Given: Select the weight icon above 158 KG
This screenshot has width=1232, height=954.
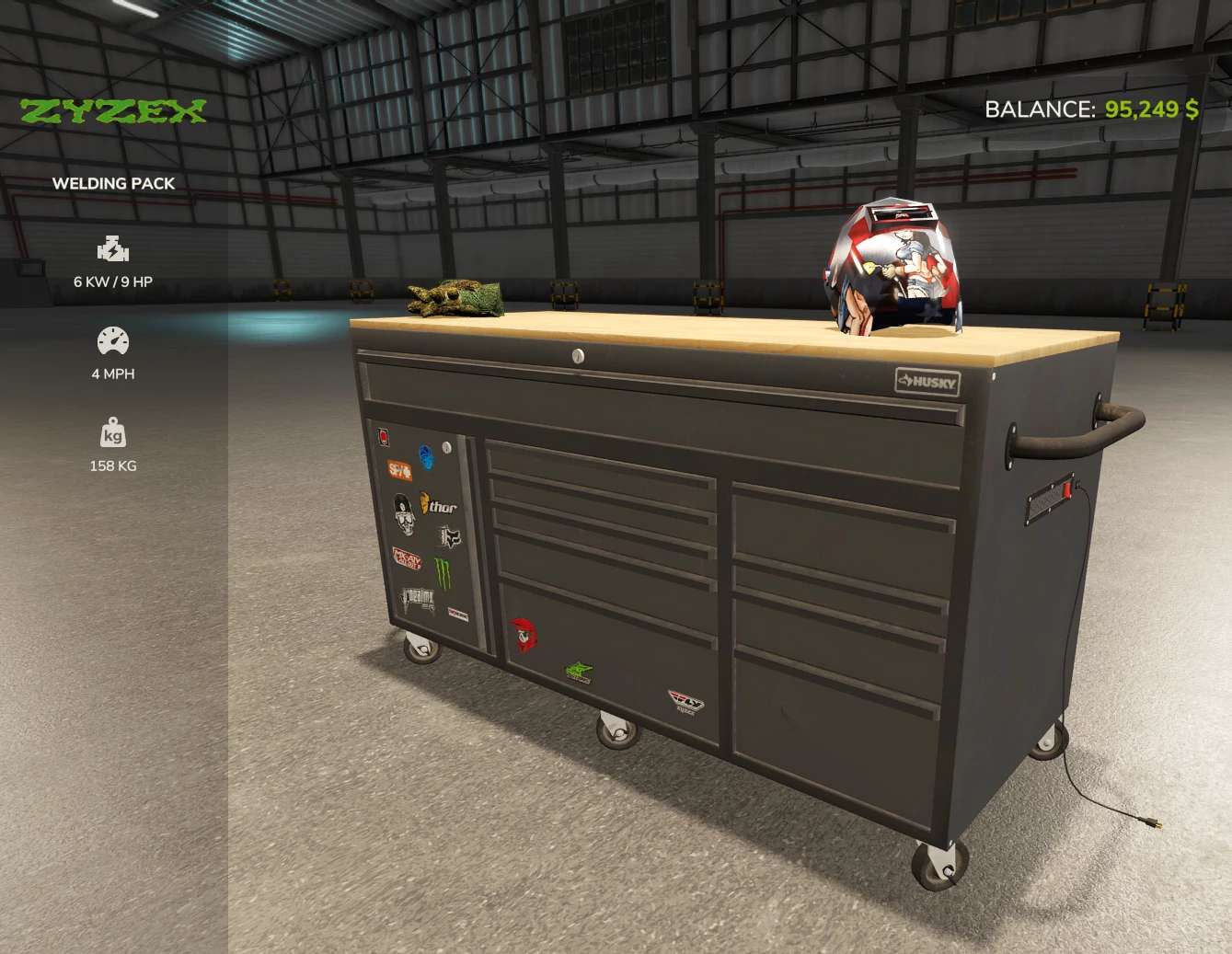Looking at the screenshot, I should 112,433.
